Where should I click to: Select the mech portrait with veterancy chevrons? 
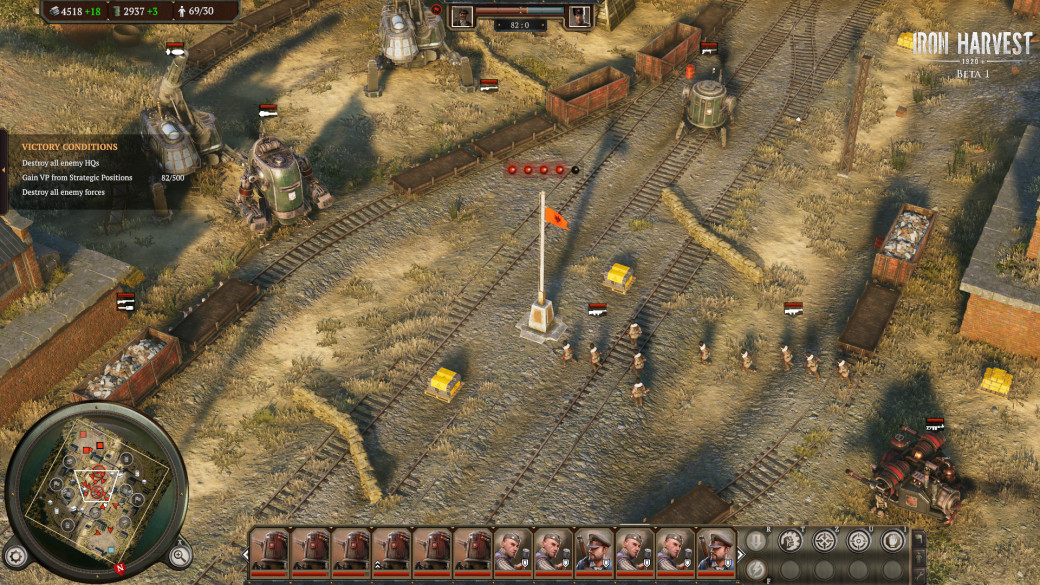coord(392,549)
